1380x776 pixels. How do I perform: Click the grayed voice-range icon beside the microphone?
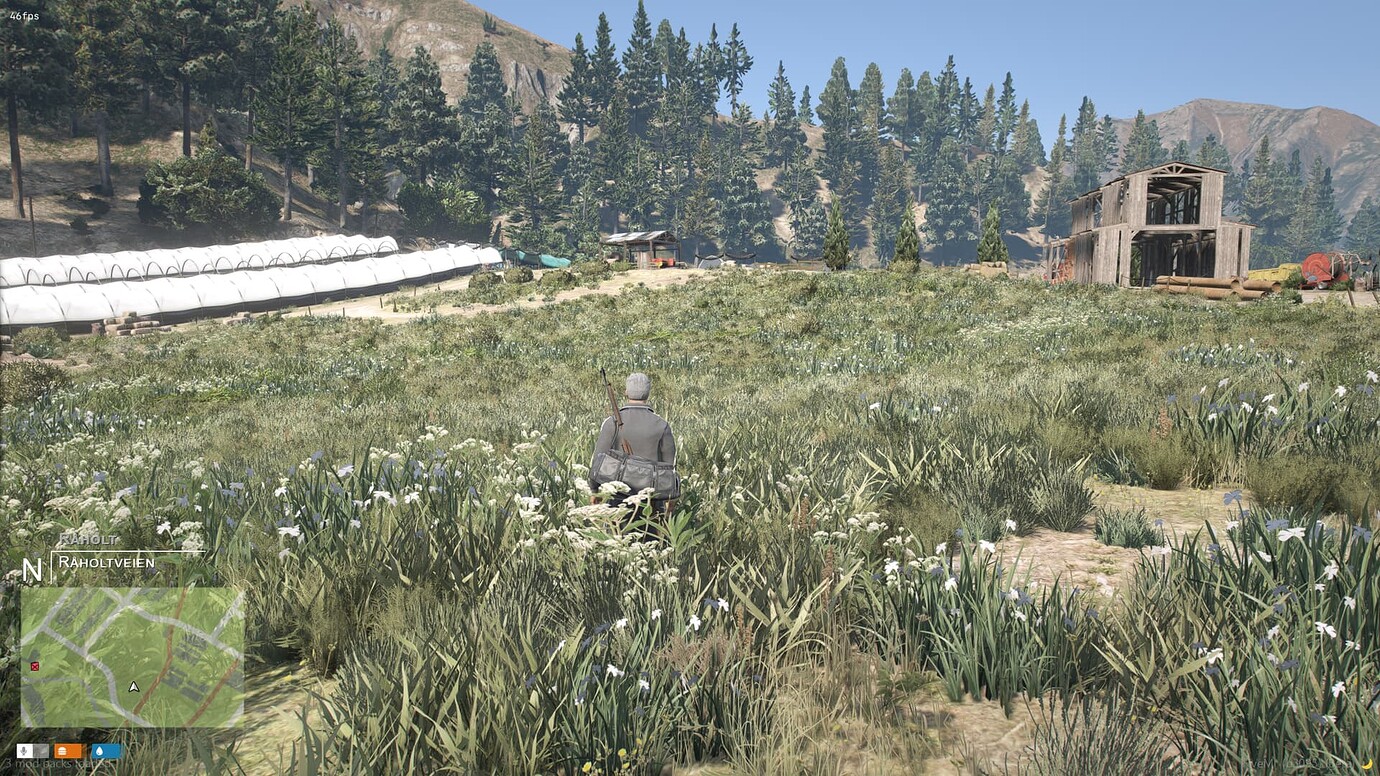pos(40,750)
